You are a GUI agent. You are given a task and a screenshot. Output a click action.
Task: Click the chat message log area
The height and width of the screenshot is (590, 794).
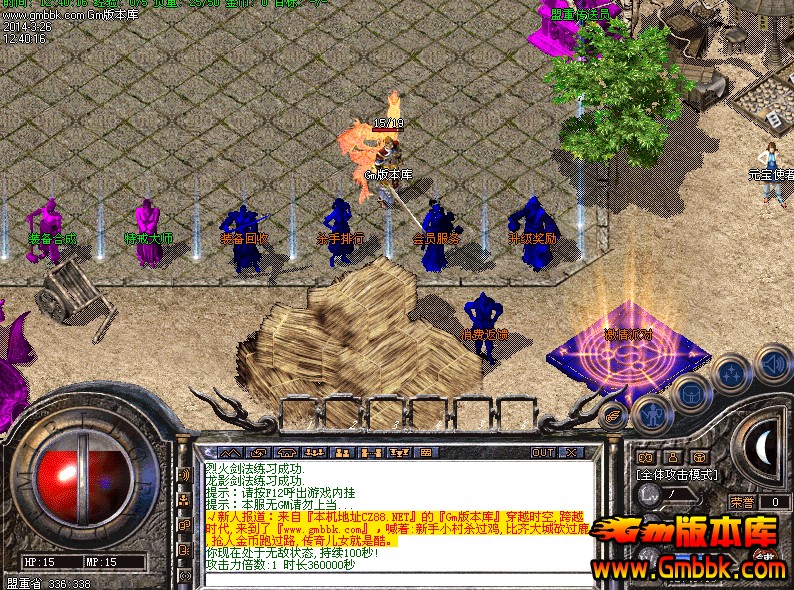pos(390,510)
